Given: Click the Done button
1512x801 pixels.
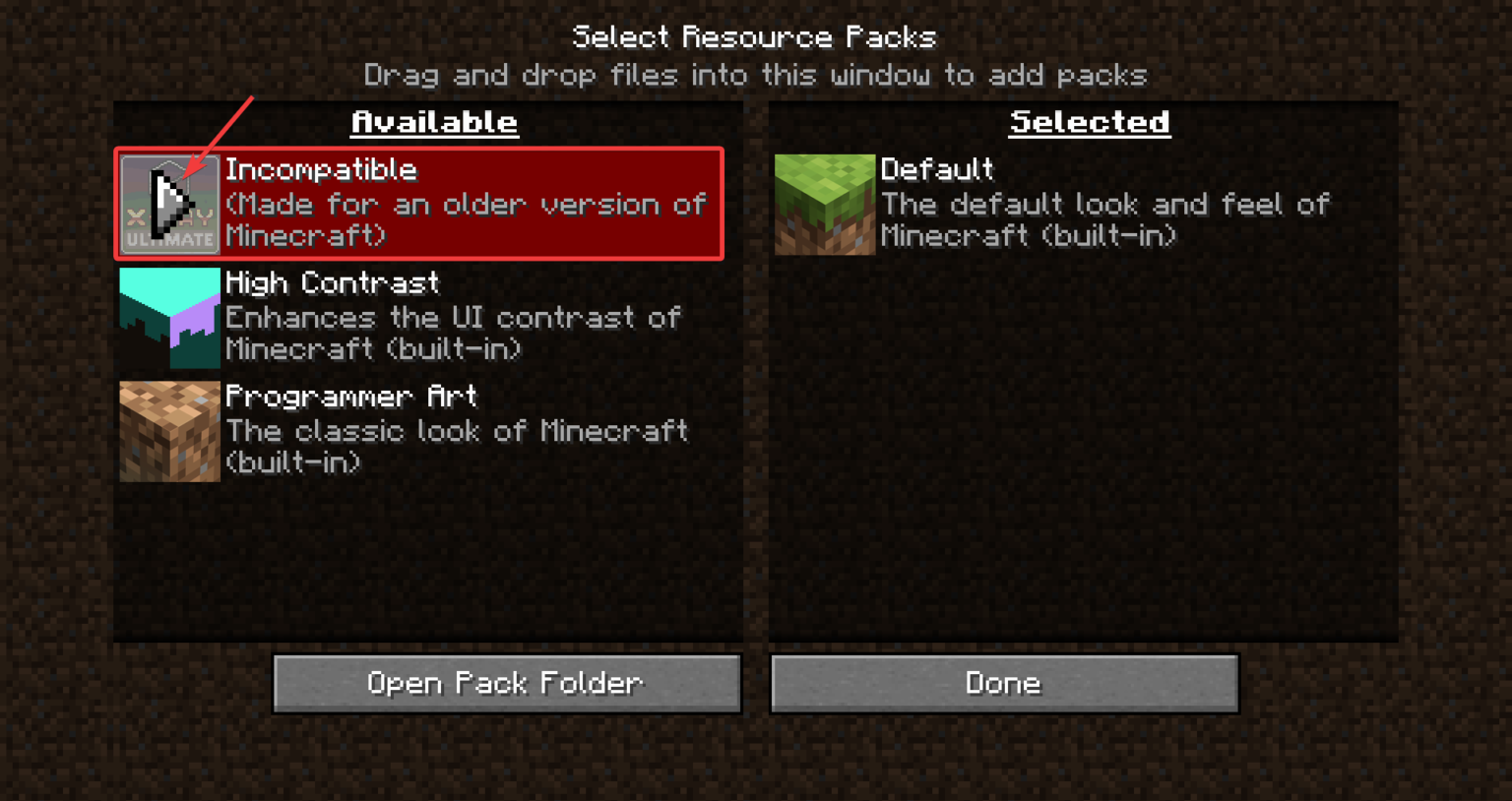Looking at the screenshot, I should [x=1002, y=683].
